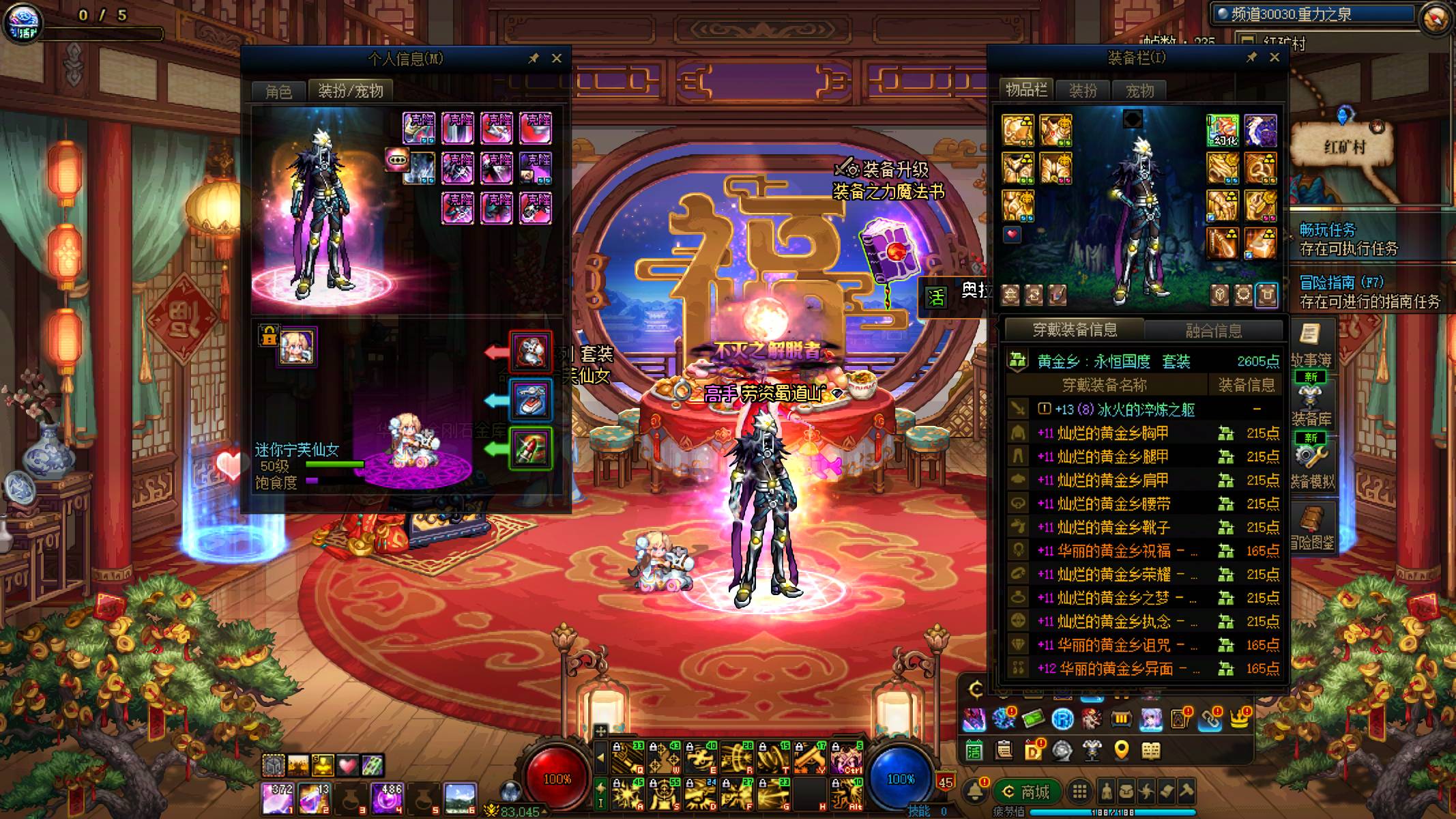Open the 物品栏 tab
The image size is (1456, 819).
pyautogui.click(x=1026, y=90)
